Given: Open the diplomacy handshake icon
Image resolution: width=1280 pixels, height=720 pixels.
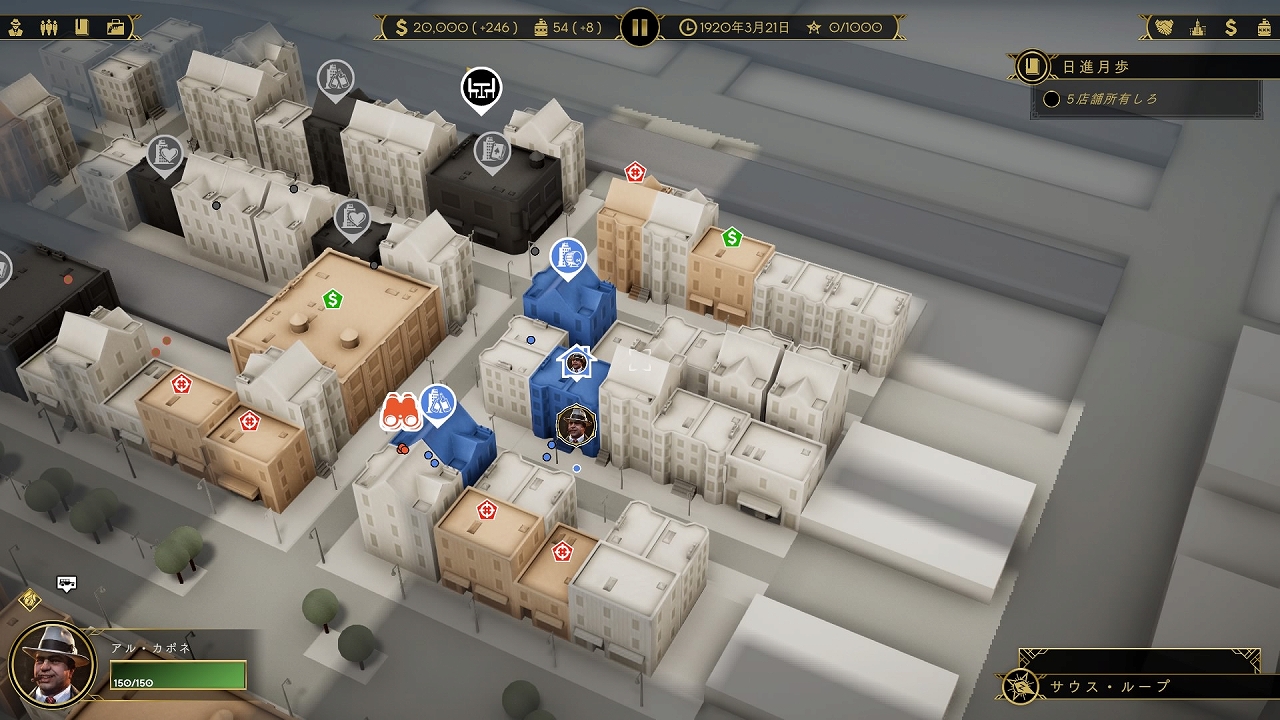Looking at the screenshot, I should tap(1164, 27).
